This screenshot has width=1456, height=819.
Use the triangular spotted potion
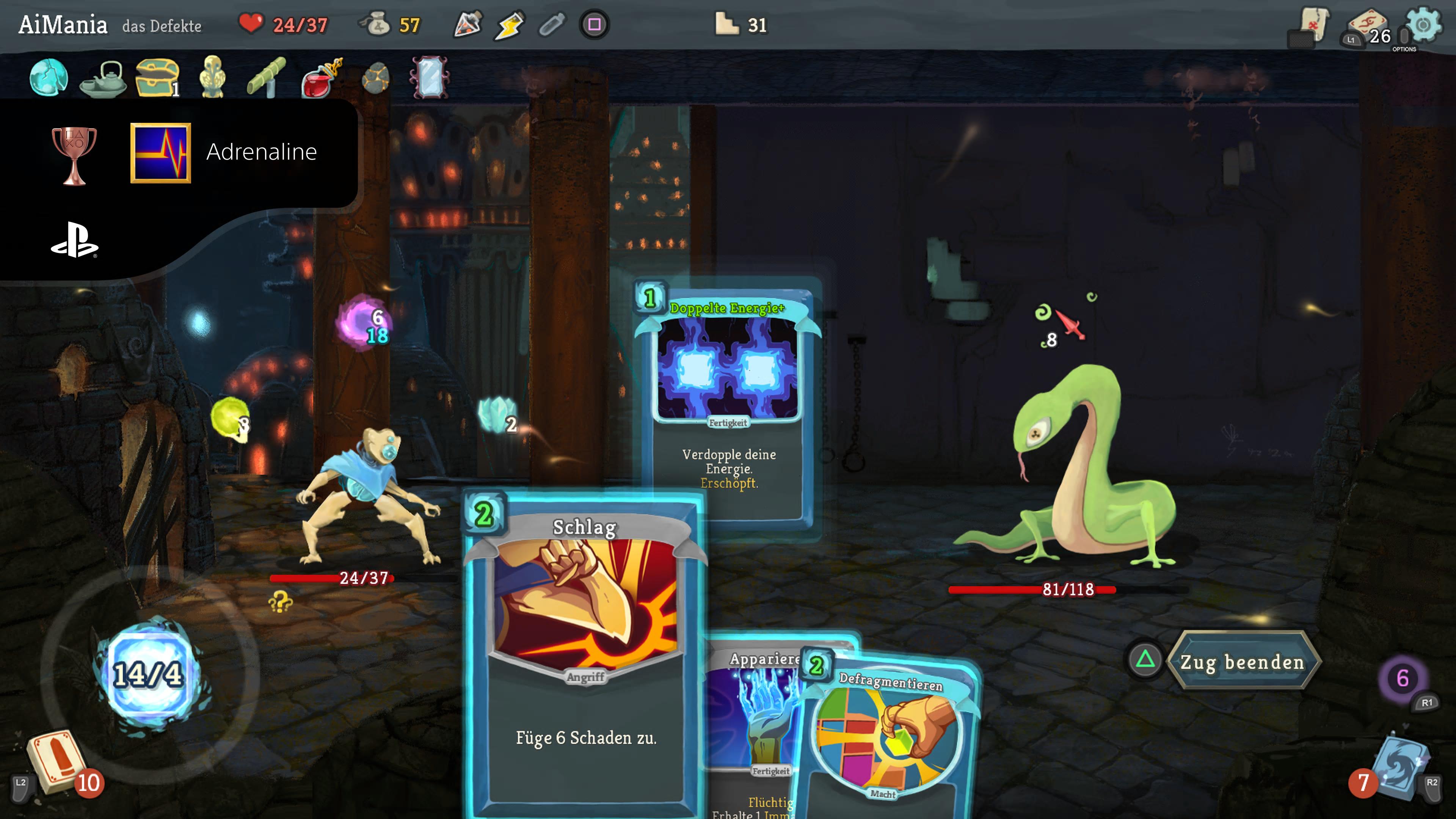(x=468, y=25)
